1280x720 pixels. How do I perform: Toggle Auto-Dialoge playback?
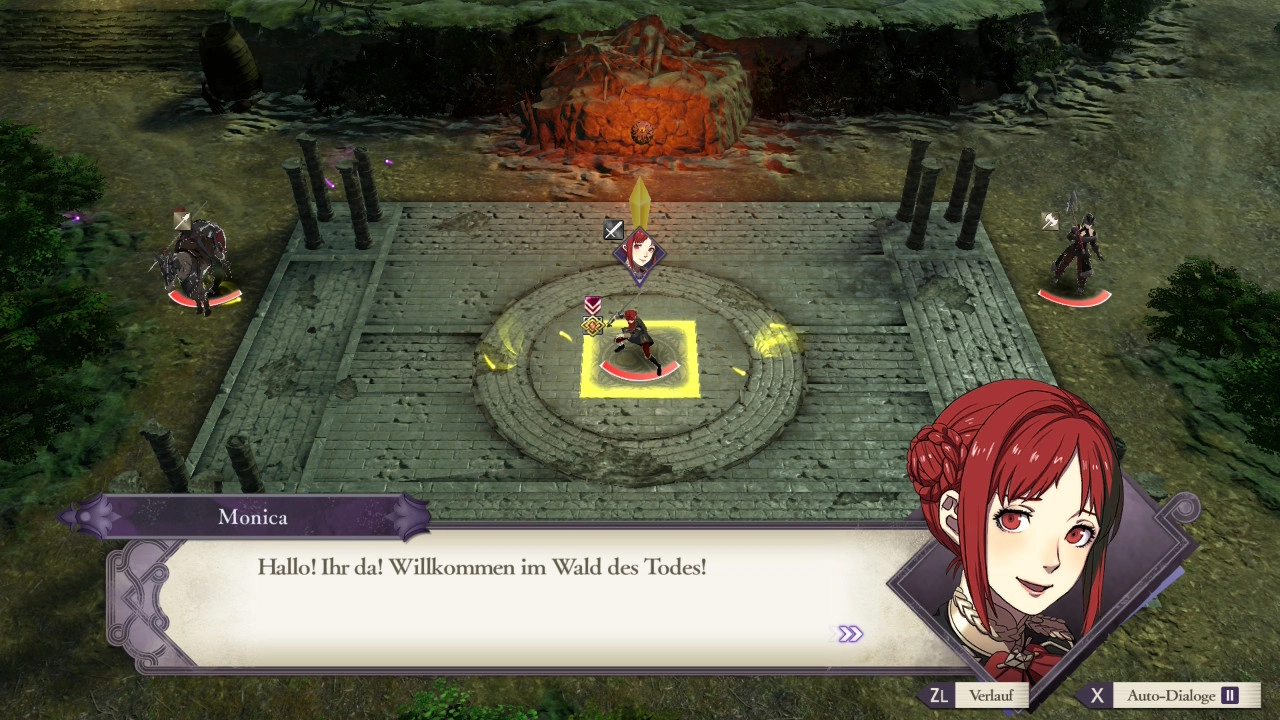click(1169, 696)
